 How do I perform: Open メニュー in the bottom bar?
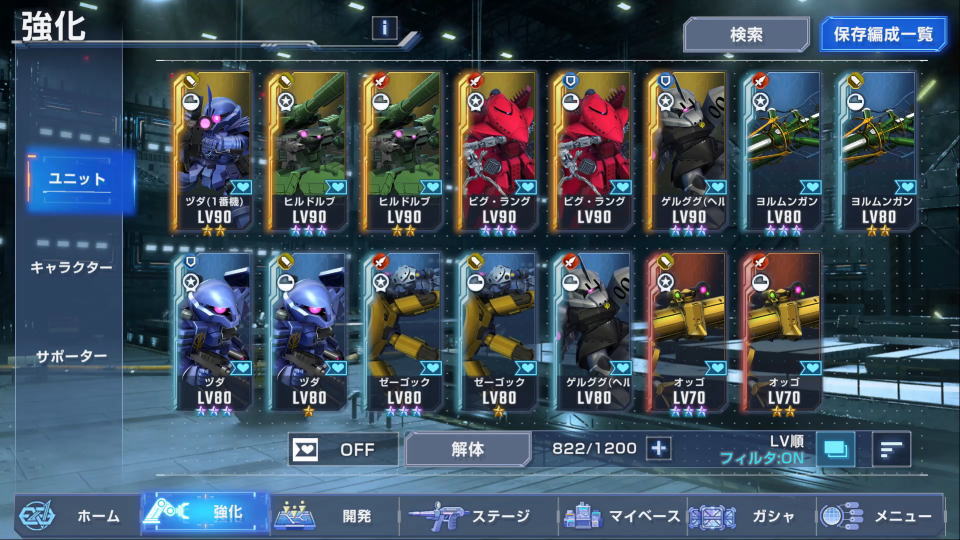point(879,516)
